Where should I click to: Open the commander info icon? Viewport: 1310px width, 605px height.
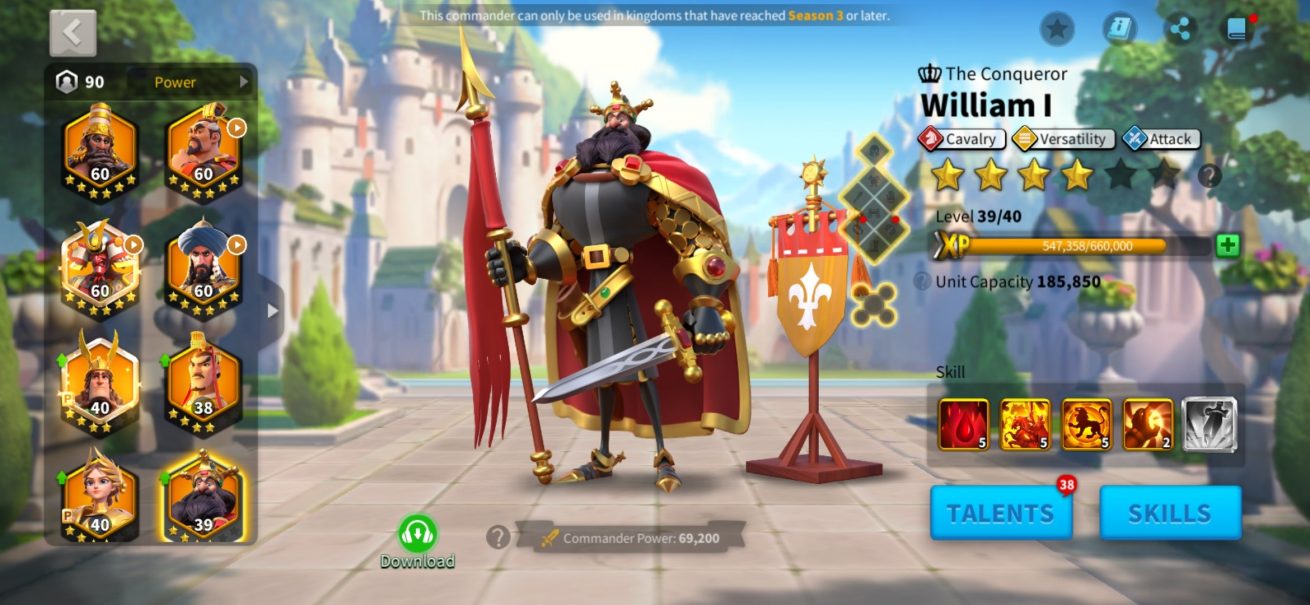point(1119,29)
